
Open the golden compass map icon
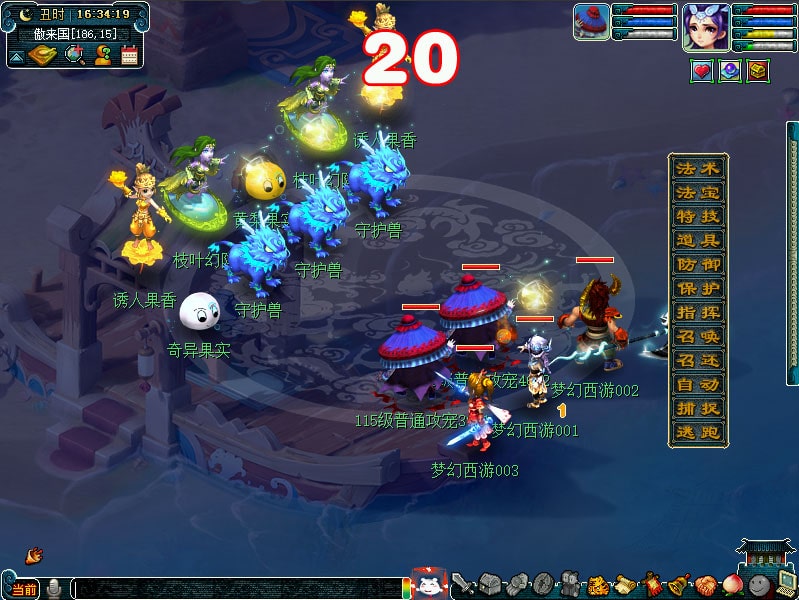click(x=43, y=56)
